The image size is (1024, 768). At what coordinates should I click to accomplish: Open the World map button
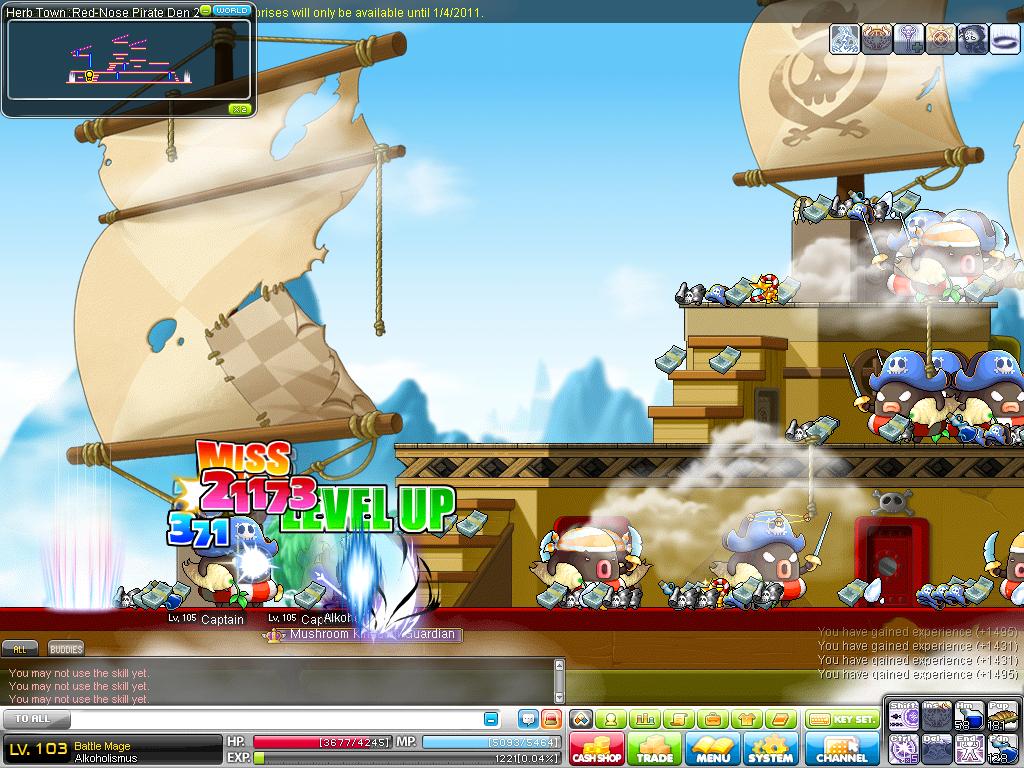coord(232,10)
